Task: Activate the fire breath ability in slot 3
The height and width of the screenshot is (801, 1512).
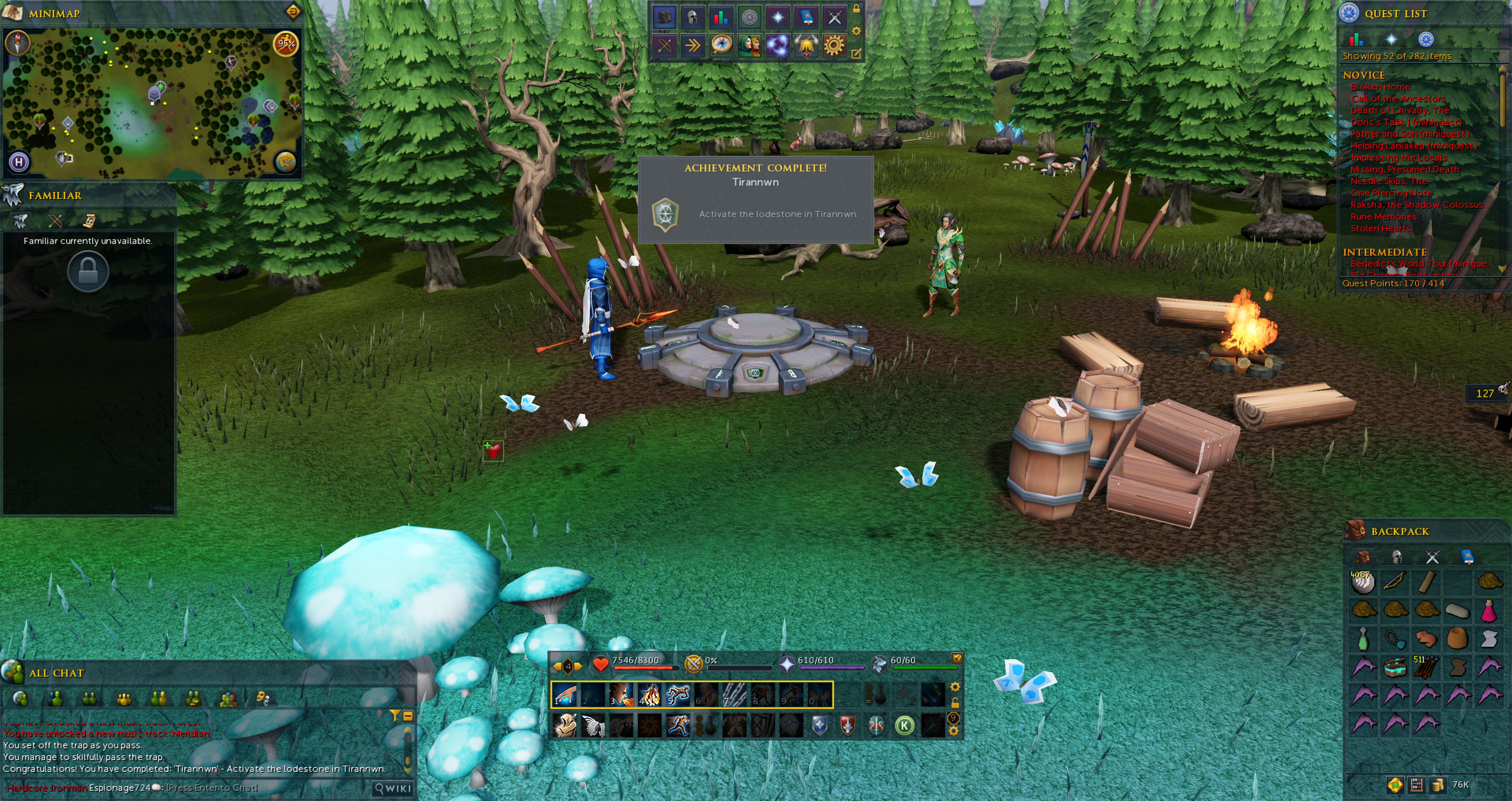Action: pyautogui.click(x=620, y=695)
